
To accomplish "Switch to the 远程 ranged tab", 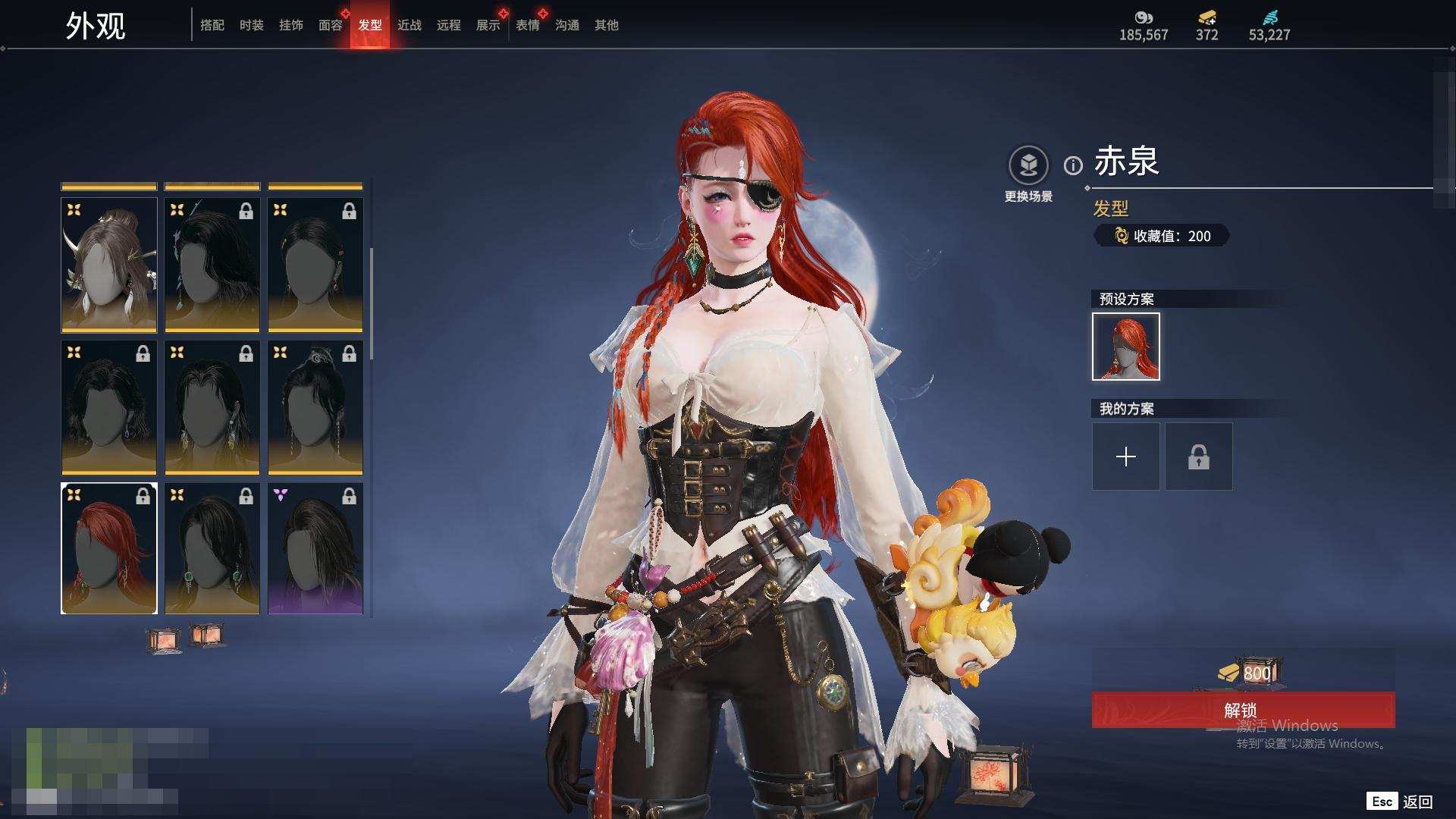I will [x=449, y=25].
